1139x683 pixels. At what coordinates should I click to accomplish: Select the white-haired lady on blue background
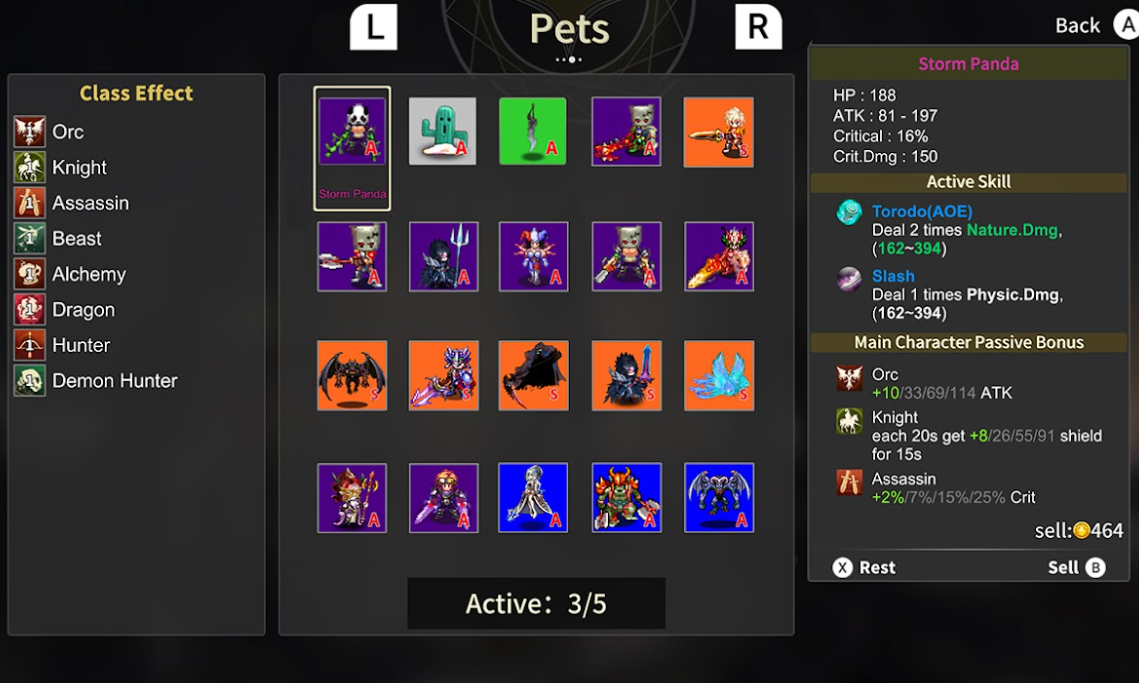pyautogui.click(x=533, y=497)
